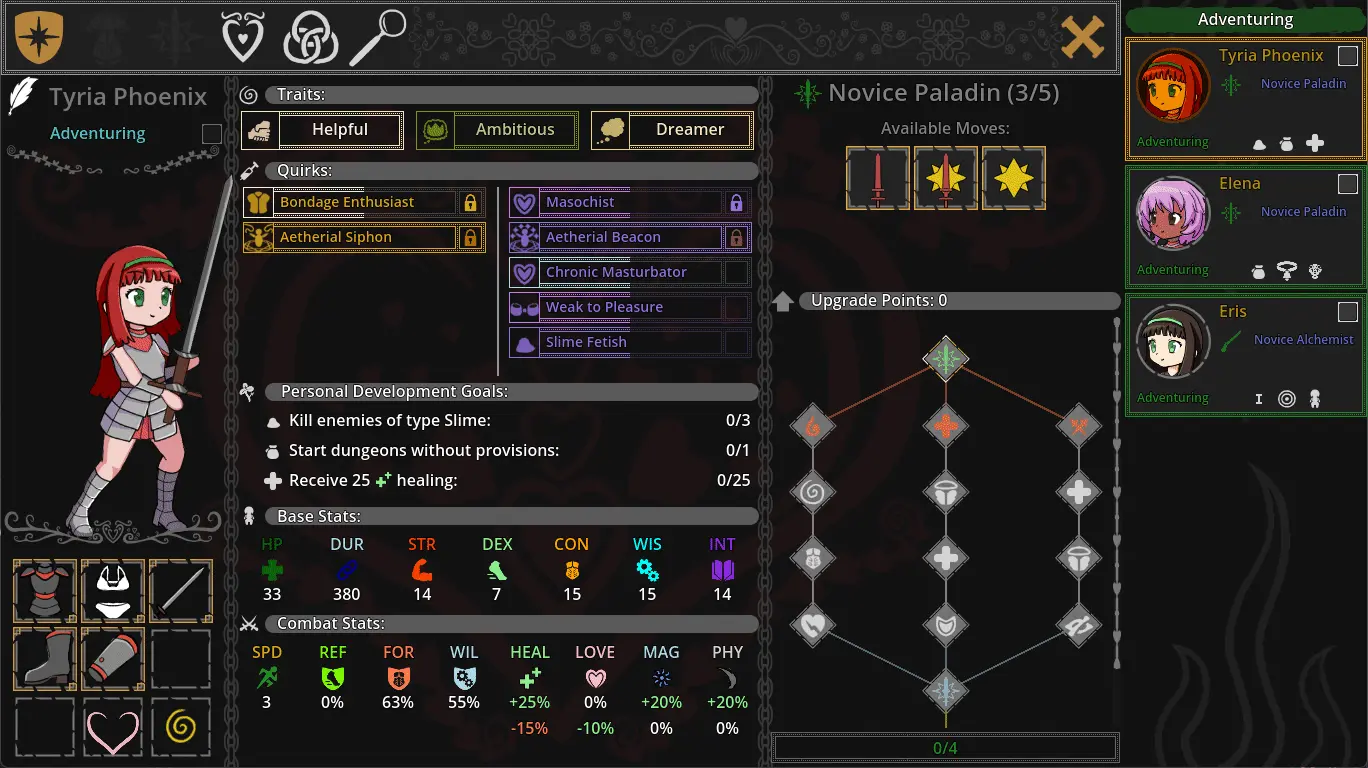This screenshot has width=1368, height=768.
Task: Select the boots equipment slot
Action: [x=45, y=658]
